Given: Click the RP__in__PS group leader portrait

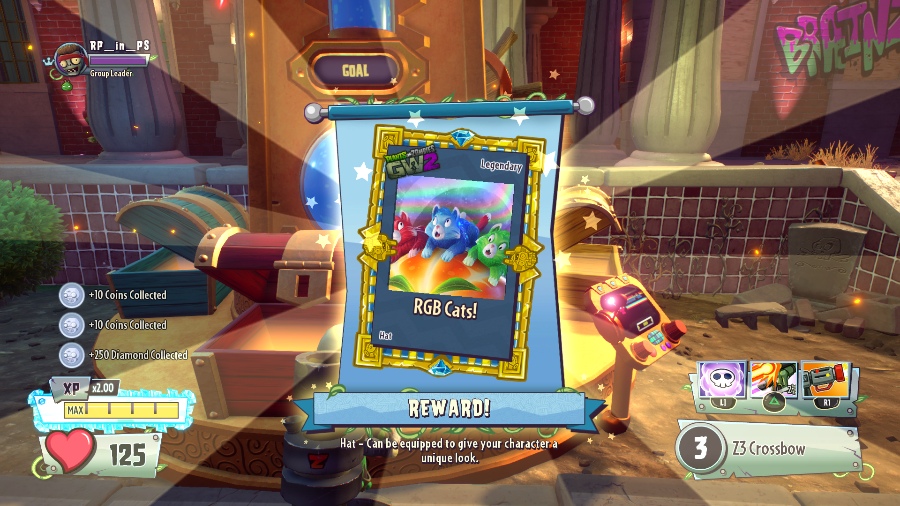Looking at the screenshot, I should 69,60.
